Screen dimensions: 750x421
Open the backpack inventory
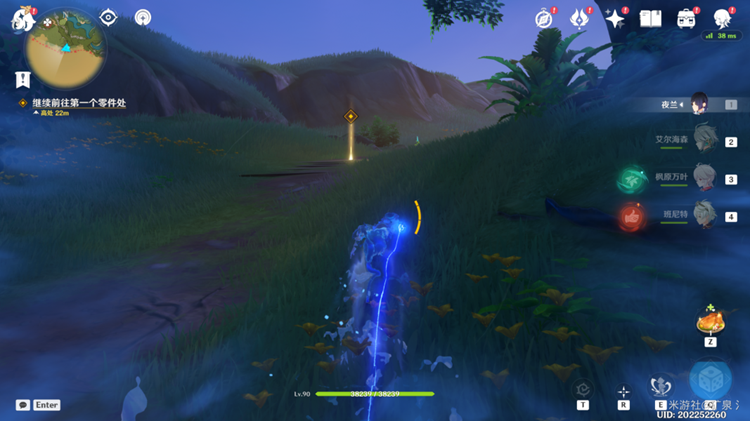(687, 18)
